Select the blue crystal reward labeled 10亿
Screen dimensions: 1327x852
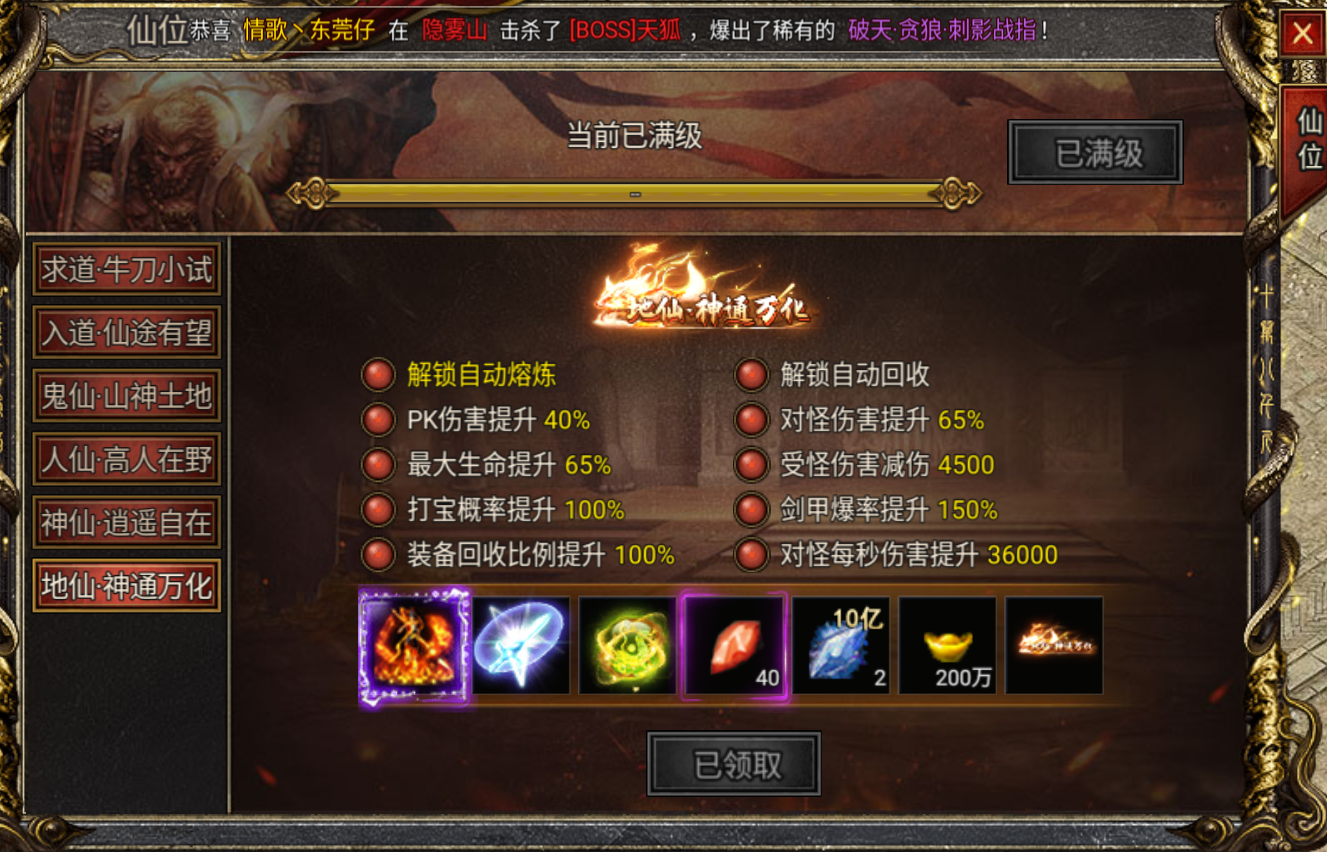841,645
